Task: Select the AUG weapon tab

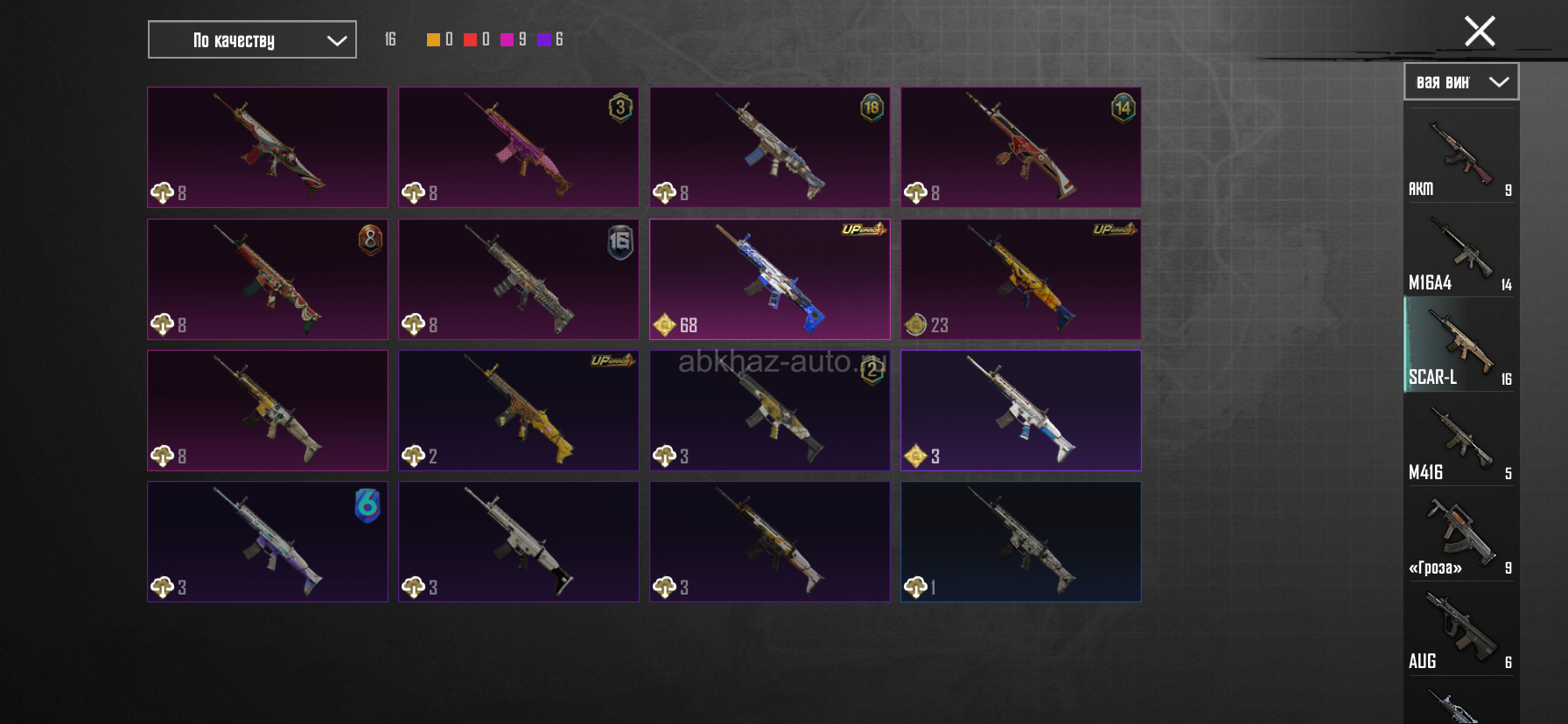Action: pyautogui.click(x=1460, y=630)
